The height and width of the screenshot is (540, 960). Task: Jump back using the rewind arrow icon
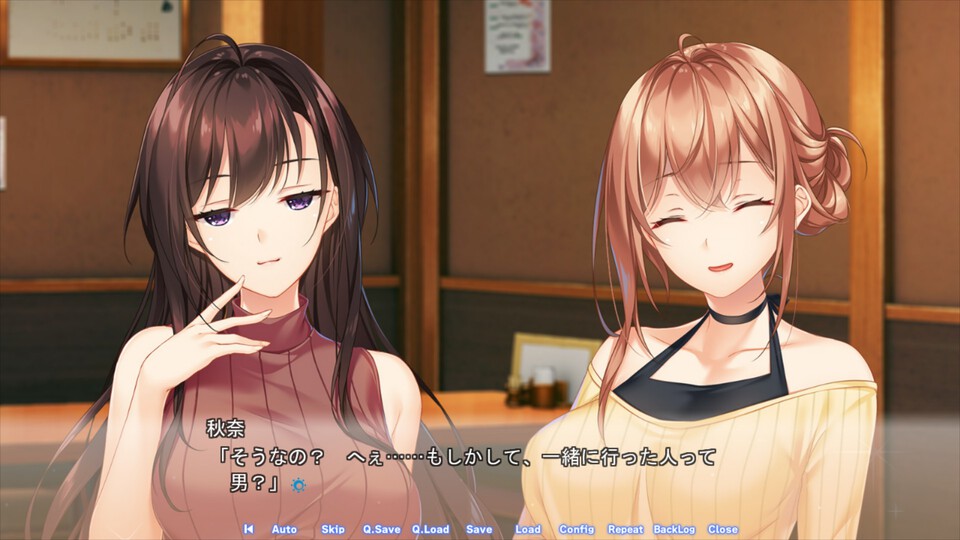[x=248, y=529]
